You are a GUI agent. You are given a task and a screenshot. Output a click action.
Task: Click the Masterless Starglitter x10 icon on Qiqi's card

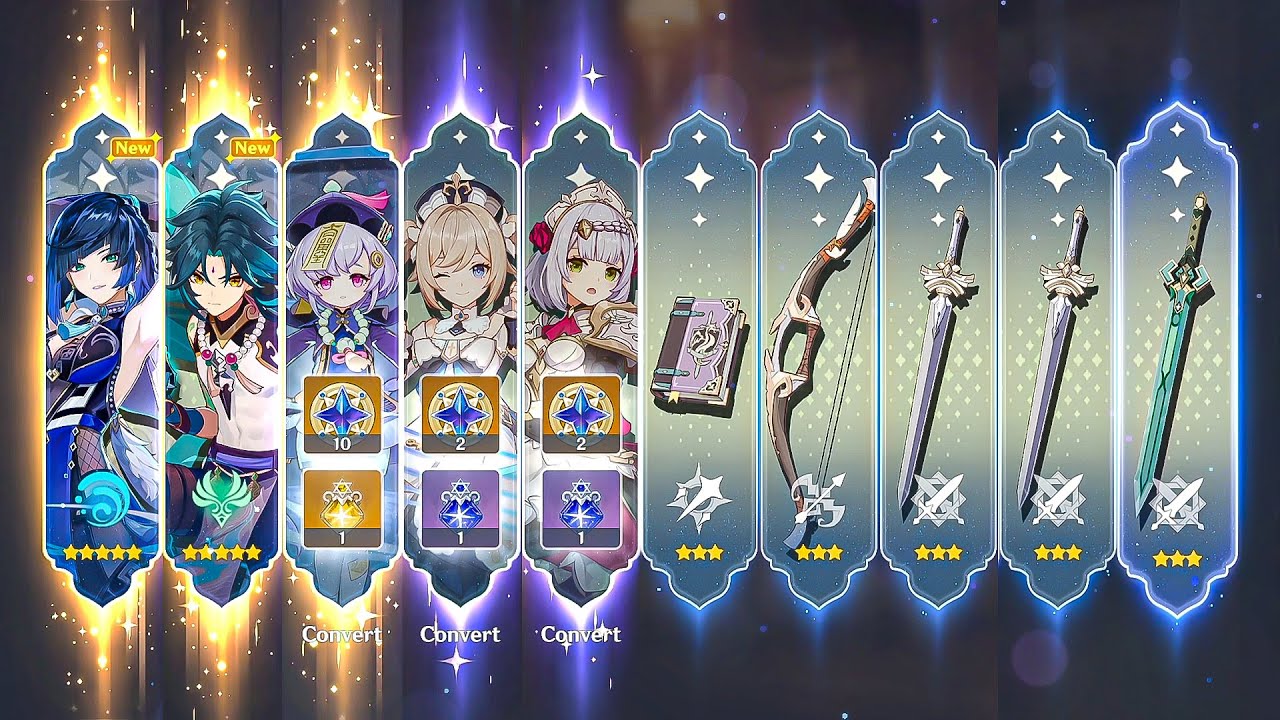coord(343,415)
